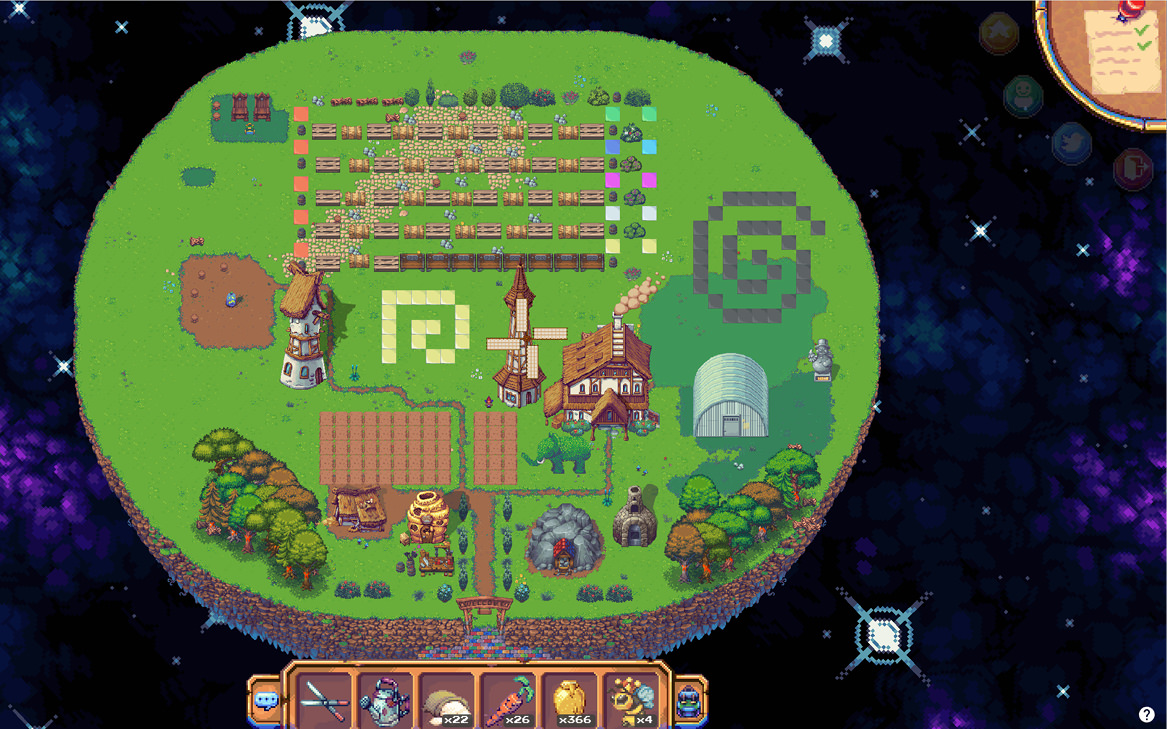The image size is (1167, 729).
Task: Open the backpack inventory button
Action: tap(690, 700)
